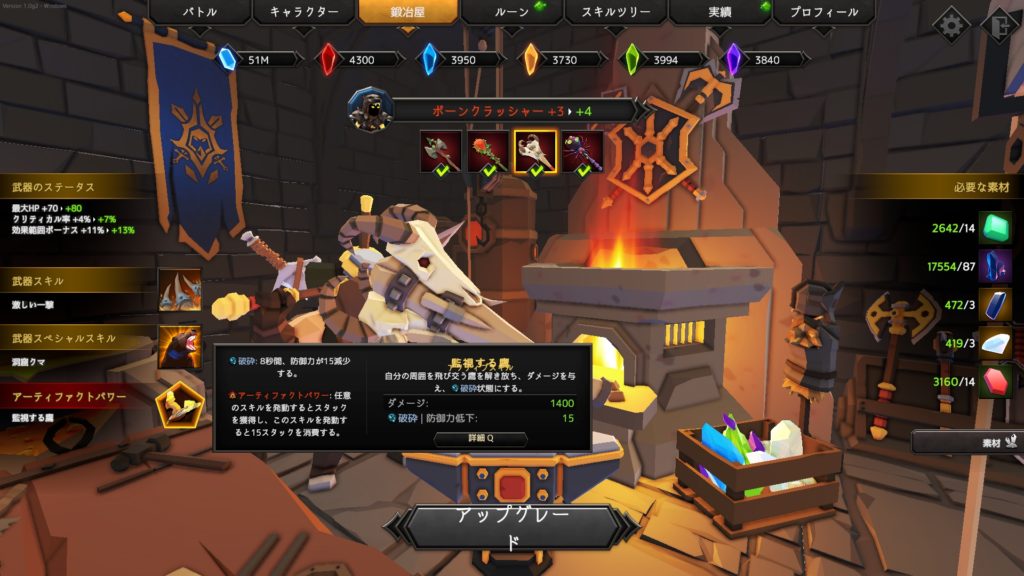
Task: Go to the ルーン tab
Action: [x=511, y=13]
